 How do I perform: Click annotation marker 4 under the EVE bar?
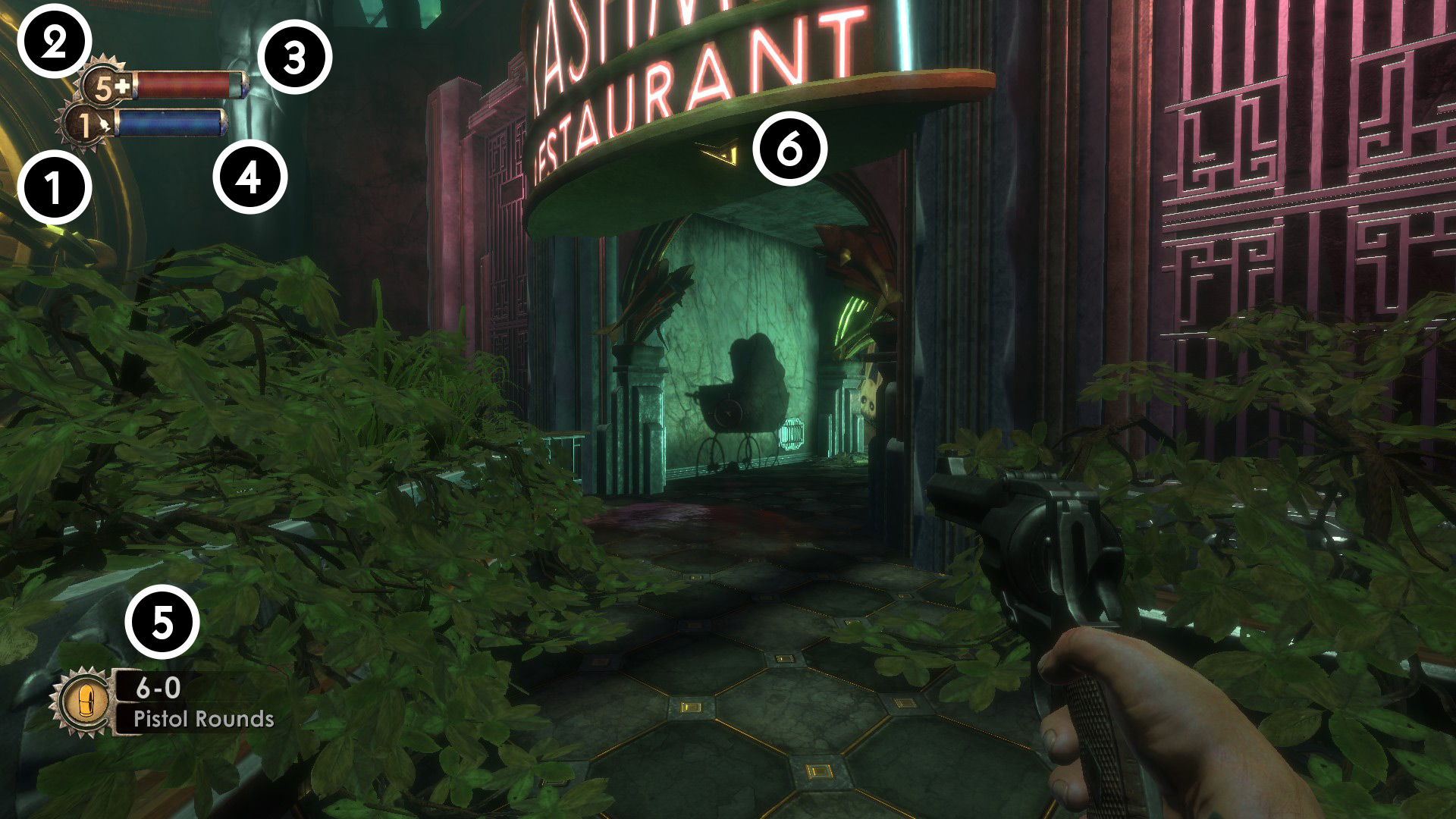250,178
